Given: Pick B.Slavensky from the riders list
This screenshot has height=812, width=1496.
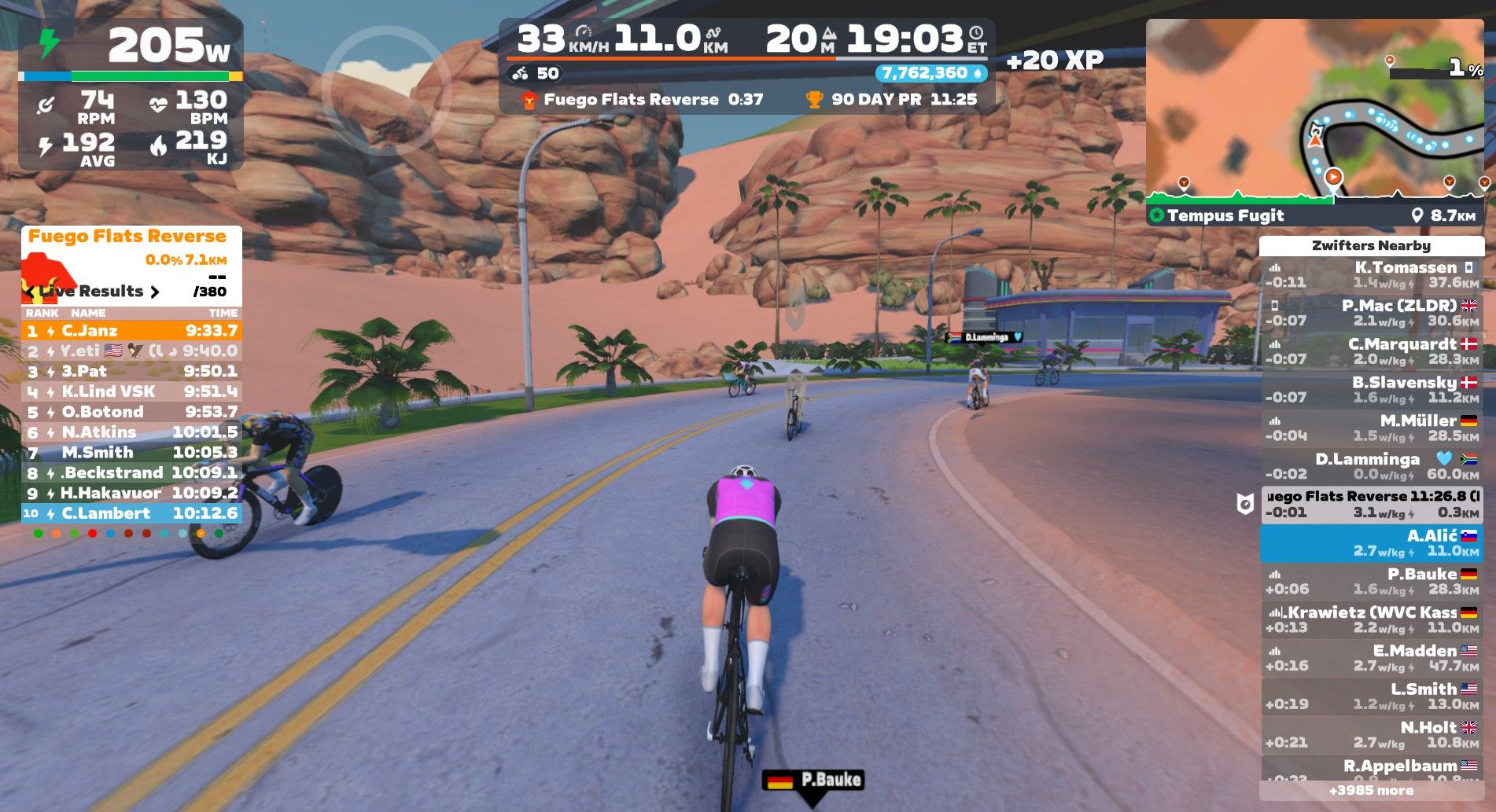Looking at the screenshot, I should coord(1372,390).
